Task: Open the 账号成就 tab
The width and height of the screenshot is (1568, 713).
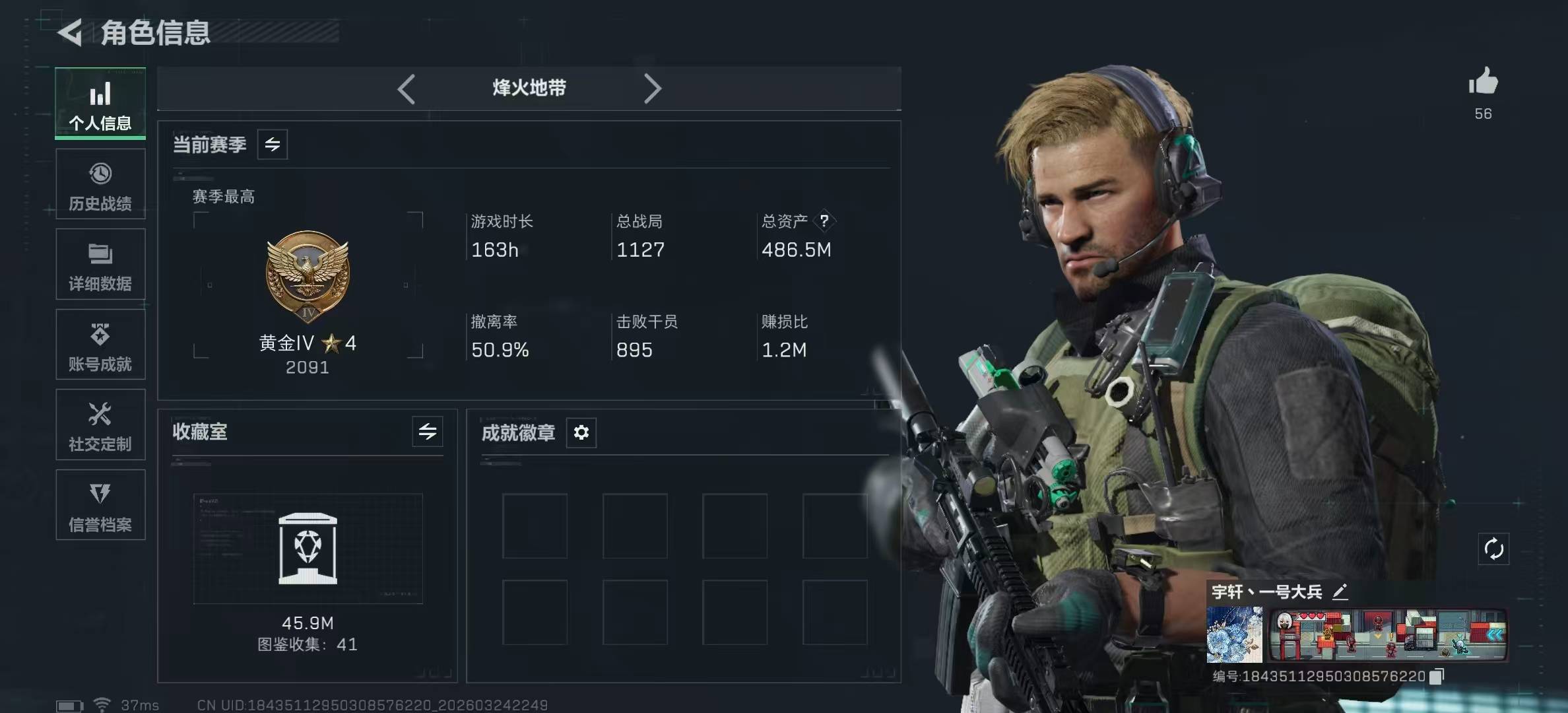Action: (x=100, y=345)
